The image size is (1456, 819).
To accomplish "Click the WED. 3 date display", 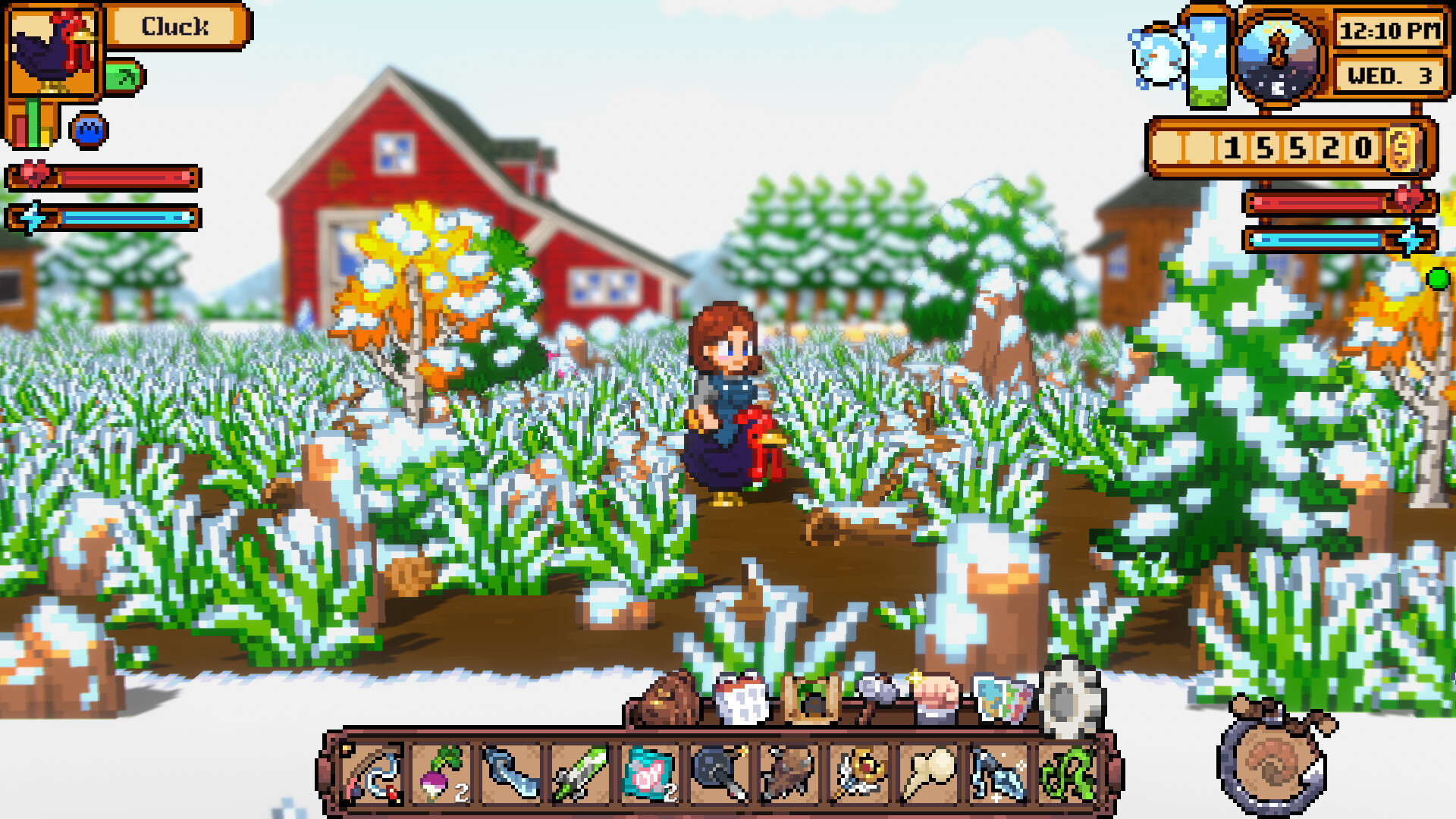I will click(x=1386, y=76).
